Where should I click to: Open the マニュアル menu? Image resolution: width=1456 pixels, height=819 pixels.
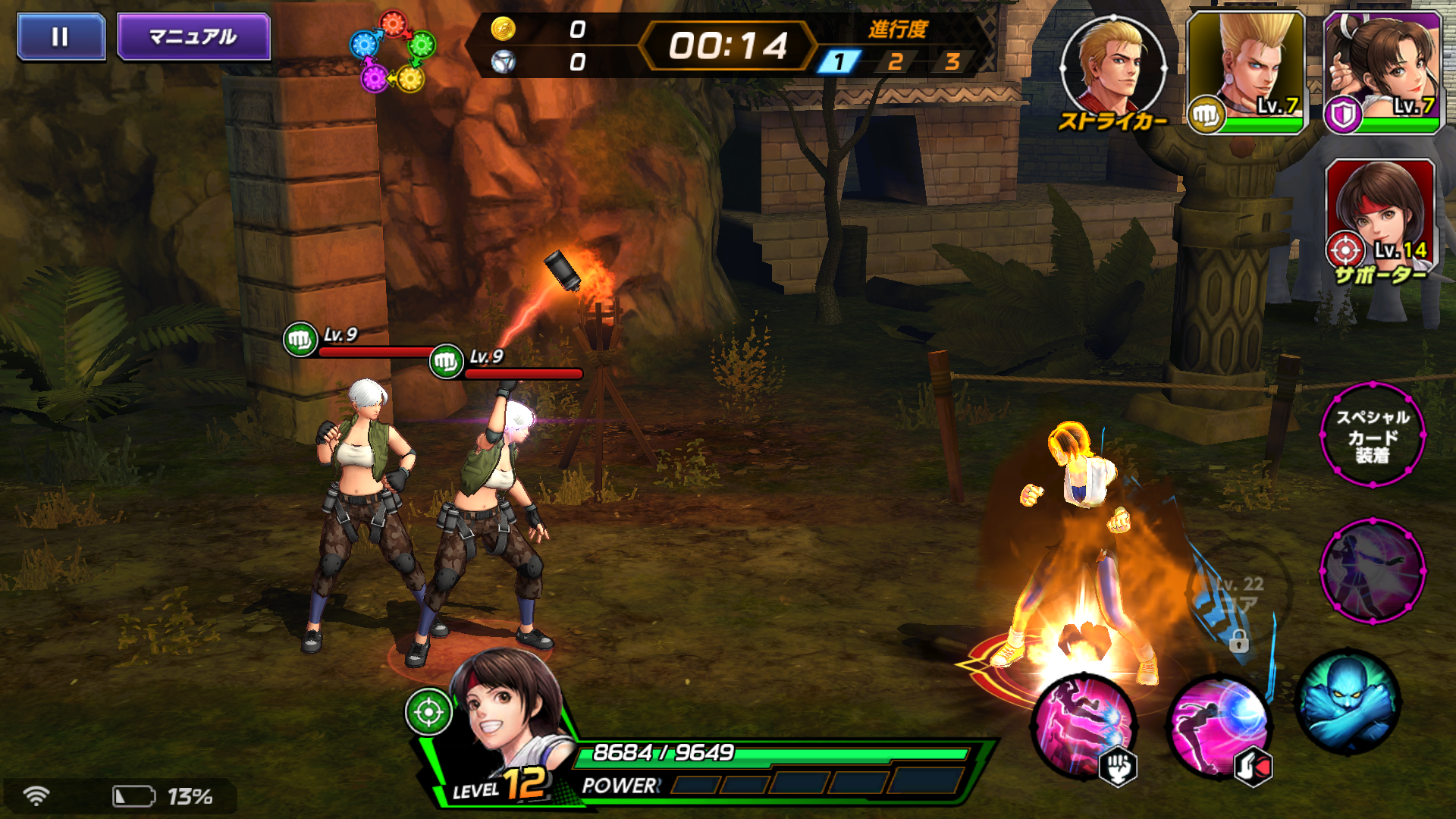point(192,33)
